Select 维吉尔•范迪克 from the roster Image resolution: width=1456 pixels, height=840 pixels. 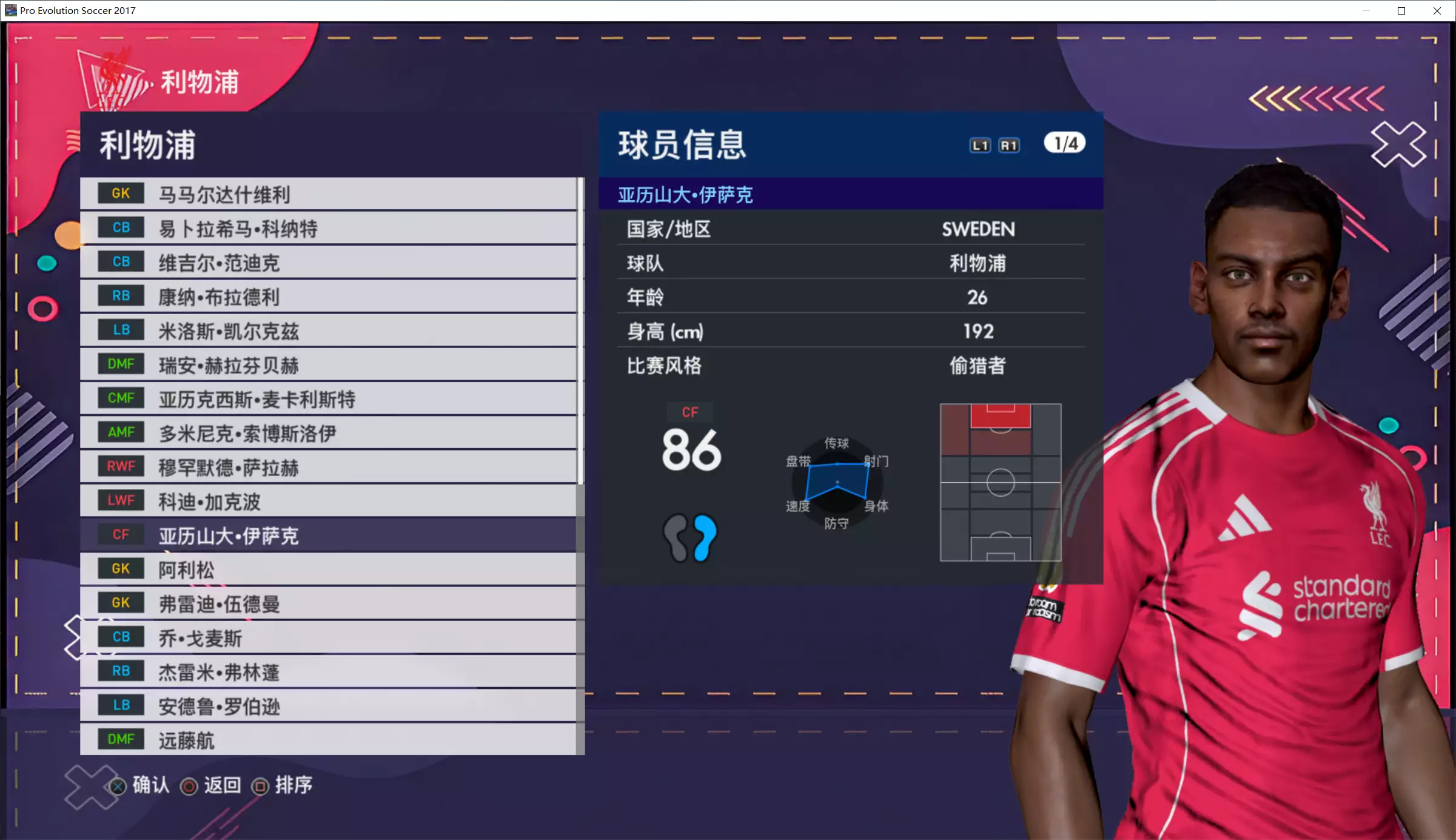click(x=327, y=262)
